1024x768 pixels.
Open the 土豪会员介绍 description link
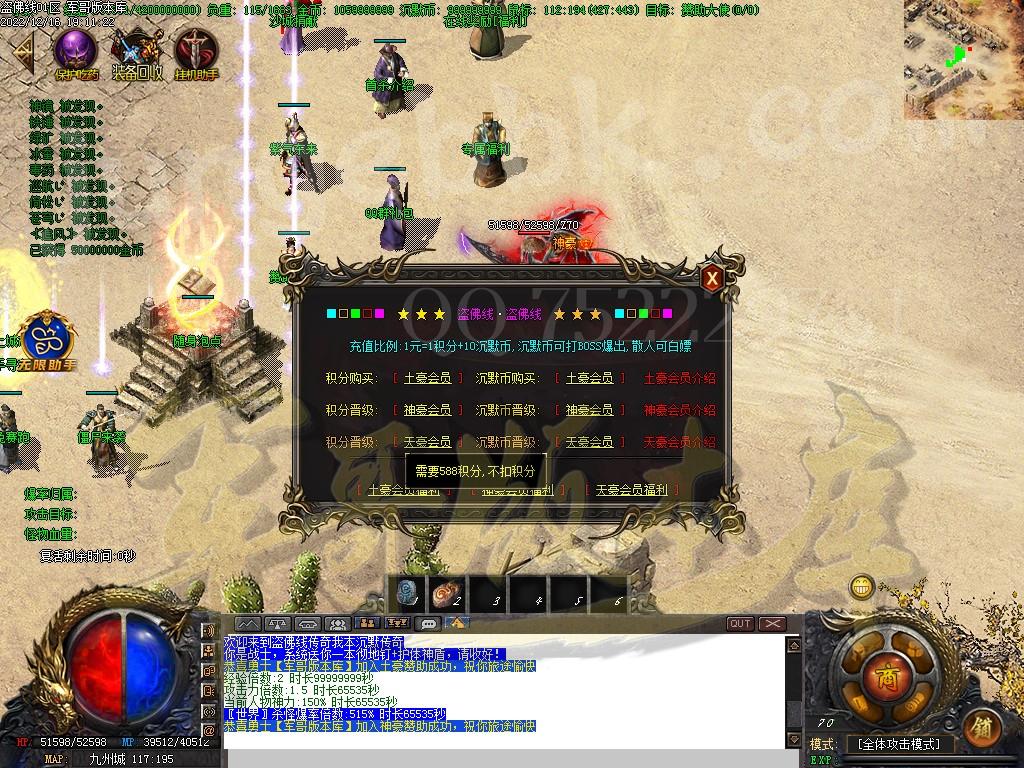pyautogui.click(x=679, y=378)
